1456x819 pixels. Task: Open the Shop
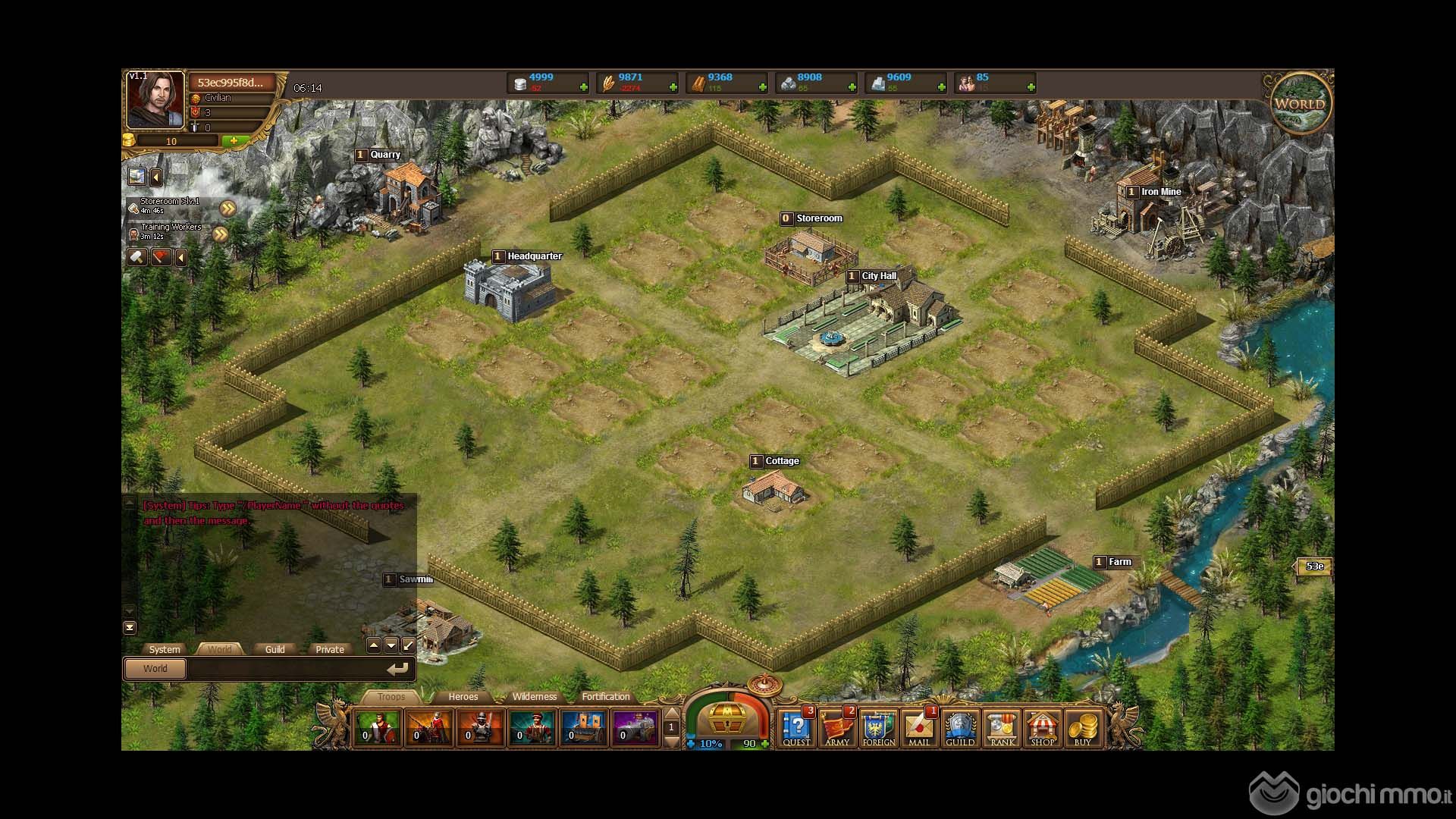1042,728
